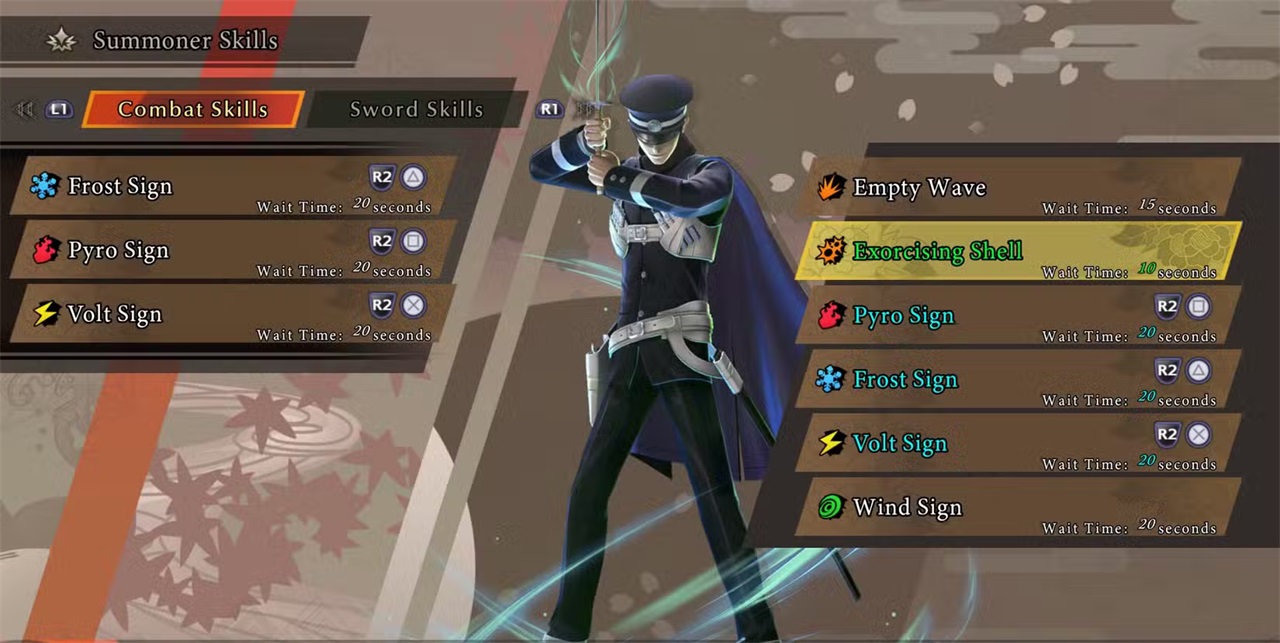The image size is (1280, 643).
Task: Click the white-labeled Pyro Sign equipped slot
Action: click(232, 250)
